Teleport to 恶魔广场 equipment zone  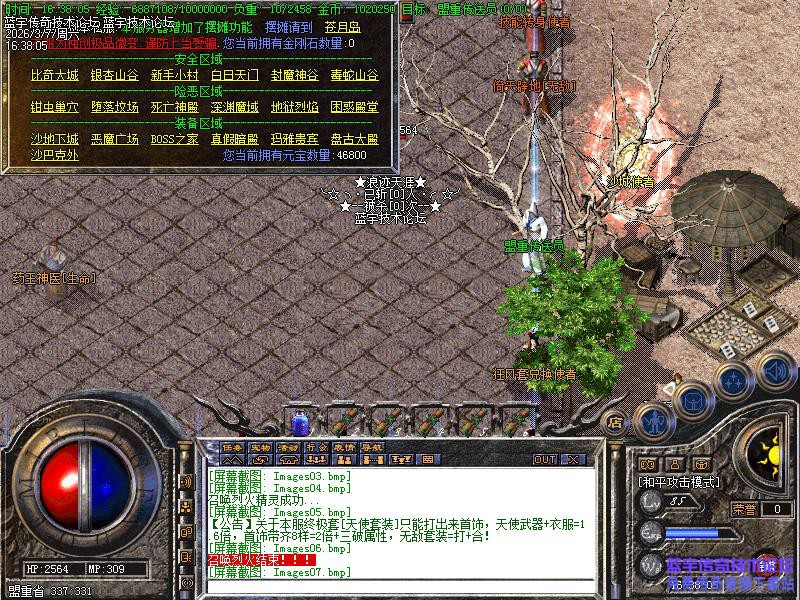point(114,139)
